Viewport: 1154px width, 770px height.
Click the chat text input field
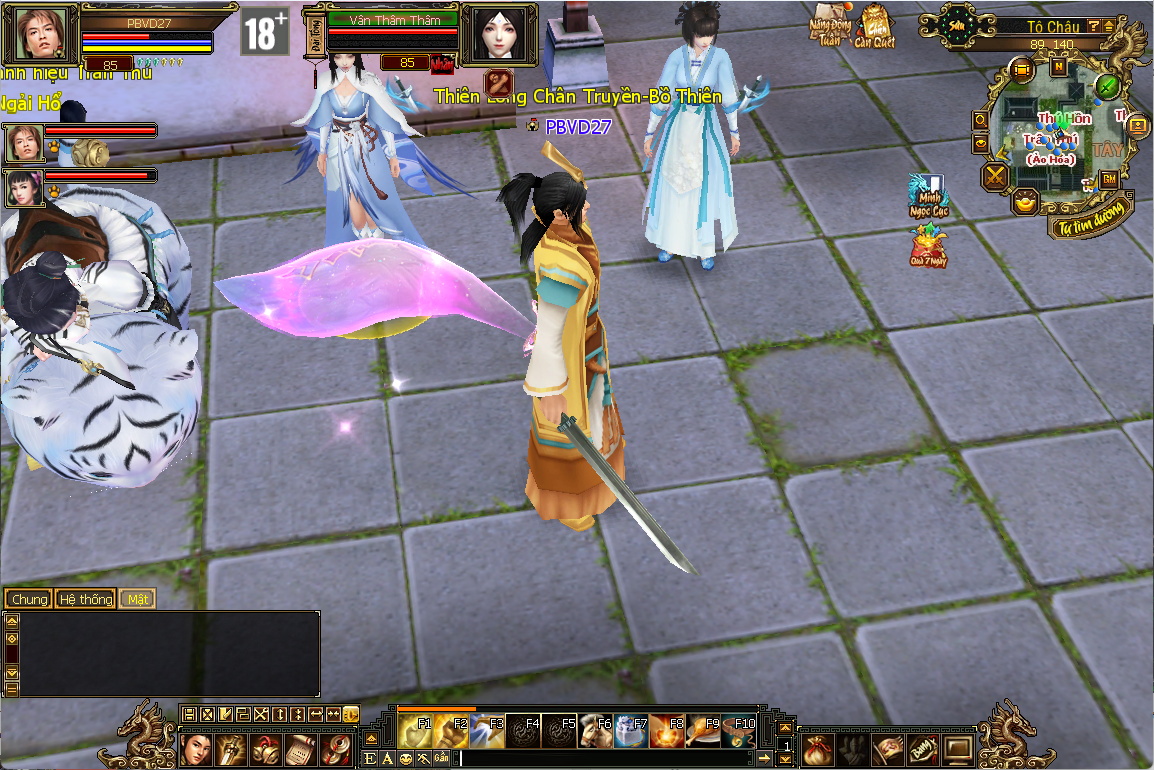pos(600,759)
